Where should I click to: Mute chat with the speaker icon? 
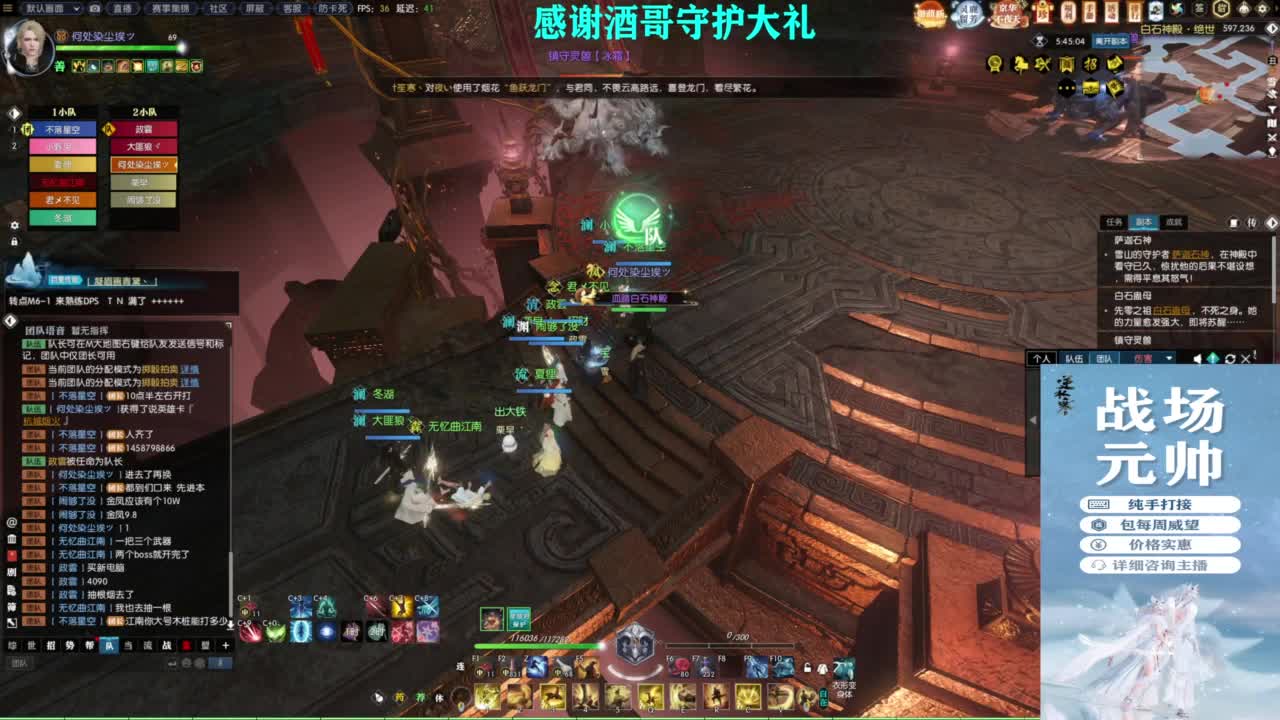coord(1197,358)
